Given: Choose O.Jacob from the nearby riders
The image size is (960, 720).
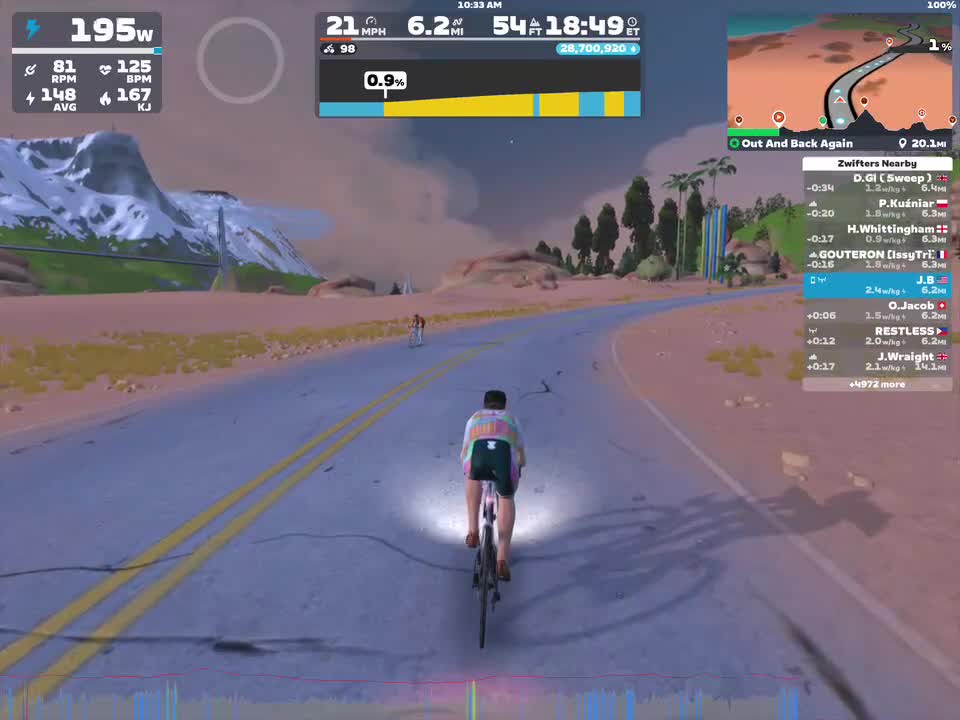Looking at the screenshot, I should (x=876, y=311).
